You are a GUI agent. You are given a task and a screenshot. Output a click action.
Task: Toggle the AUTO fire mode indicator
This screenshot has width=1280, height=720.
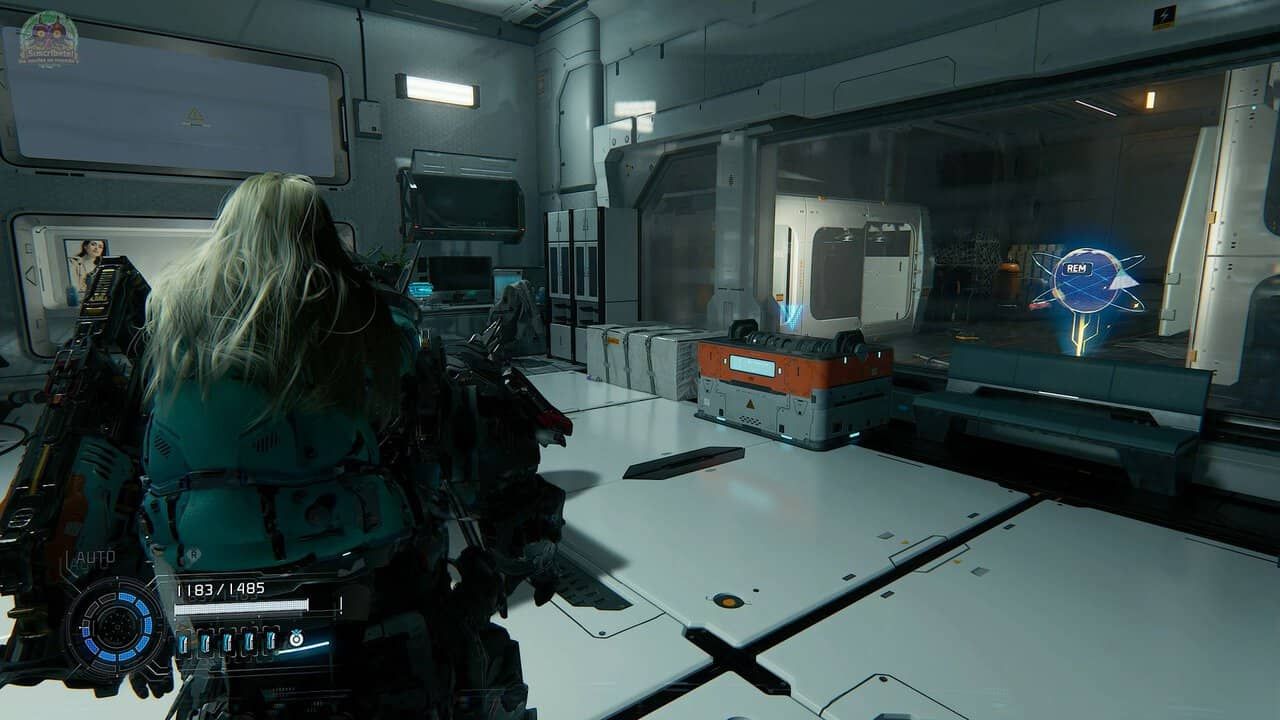tap(94, 557)
